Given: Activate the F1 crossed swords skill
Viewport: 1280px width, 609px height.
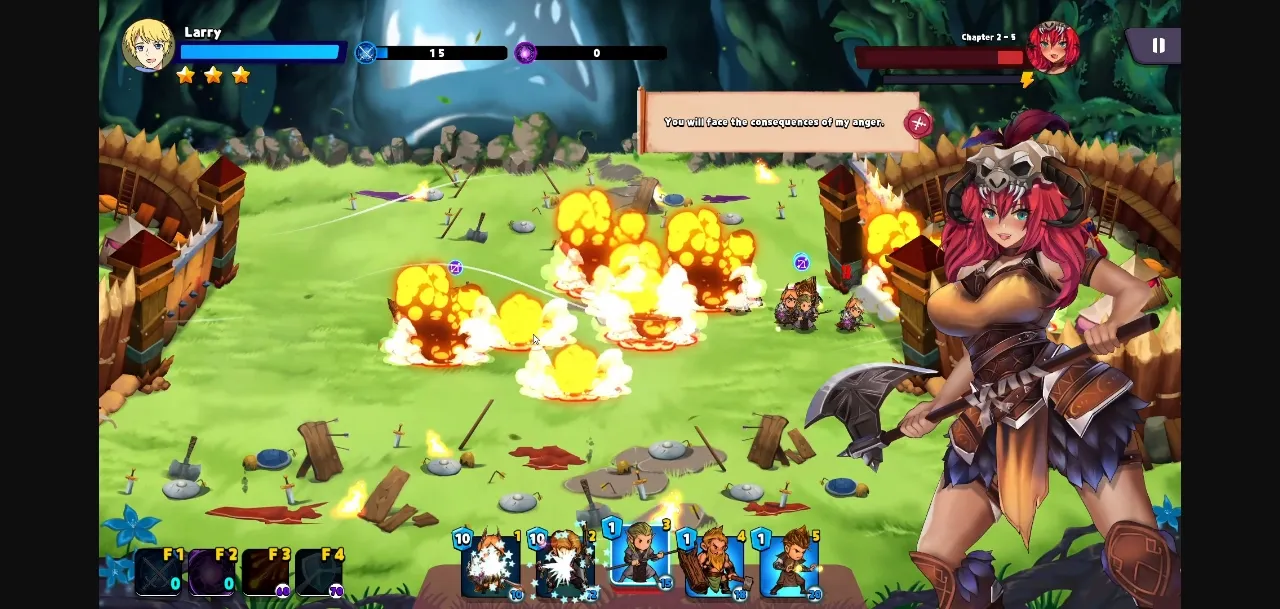Looking at the screenshot, I should point(160,572).
